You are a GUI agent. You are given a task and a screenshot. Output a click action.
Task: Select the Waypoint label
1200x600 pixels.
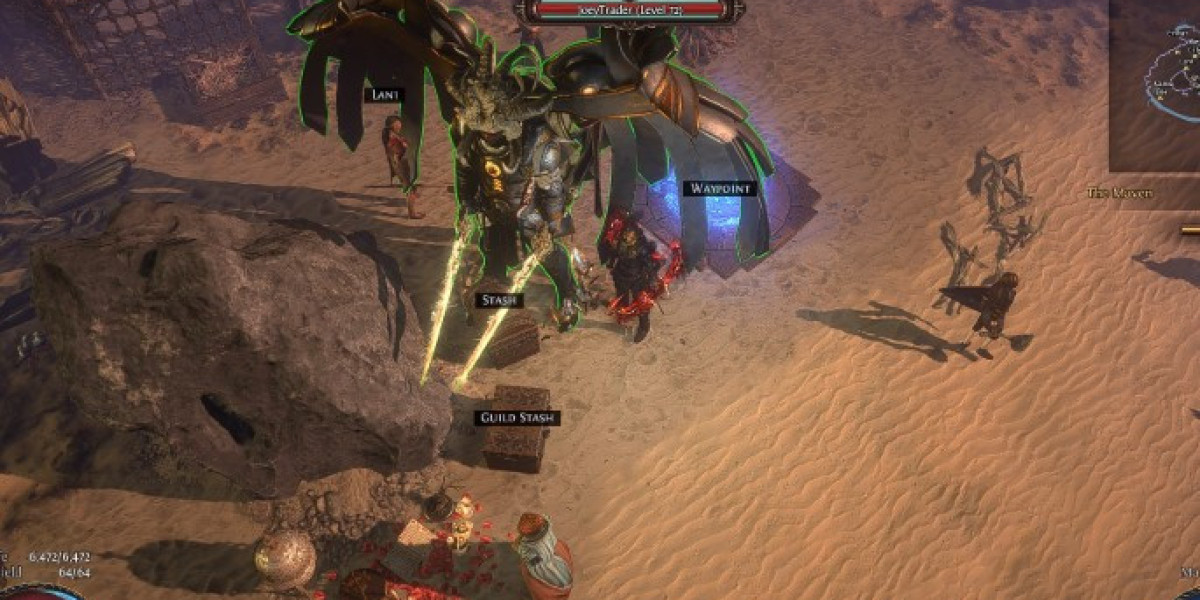(x=719, y=188)
